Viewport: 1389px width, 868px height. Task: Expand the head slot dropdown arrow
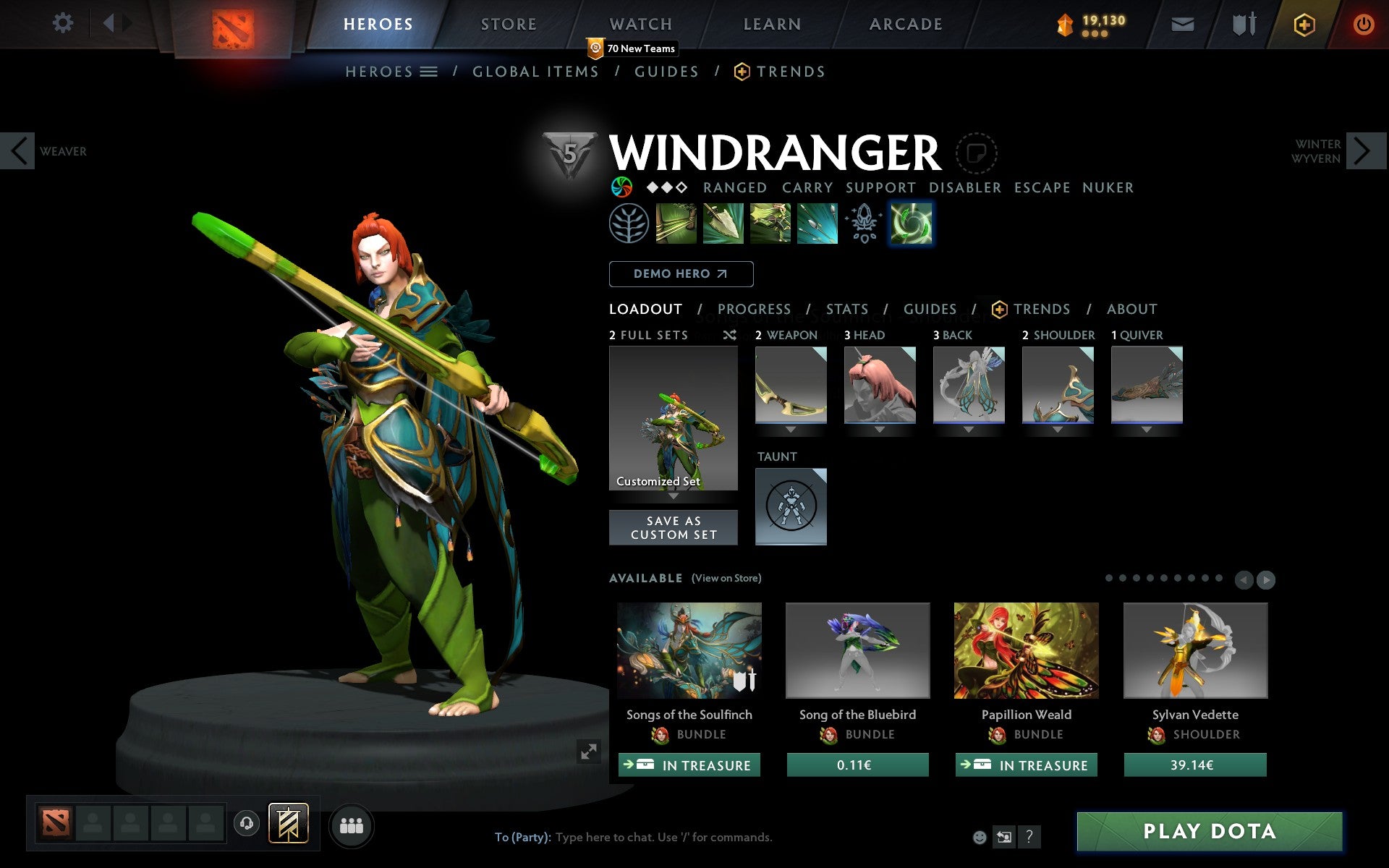pyautogui.click(x=880, y=428)
